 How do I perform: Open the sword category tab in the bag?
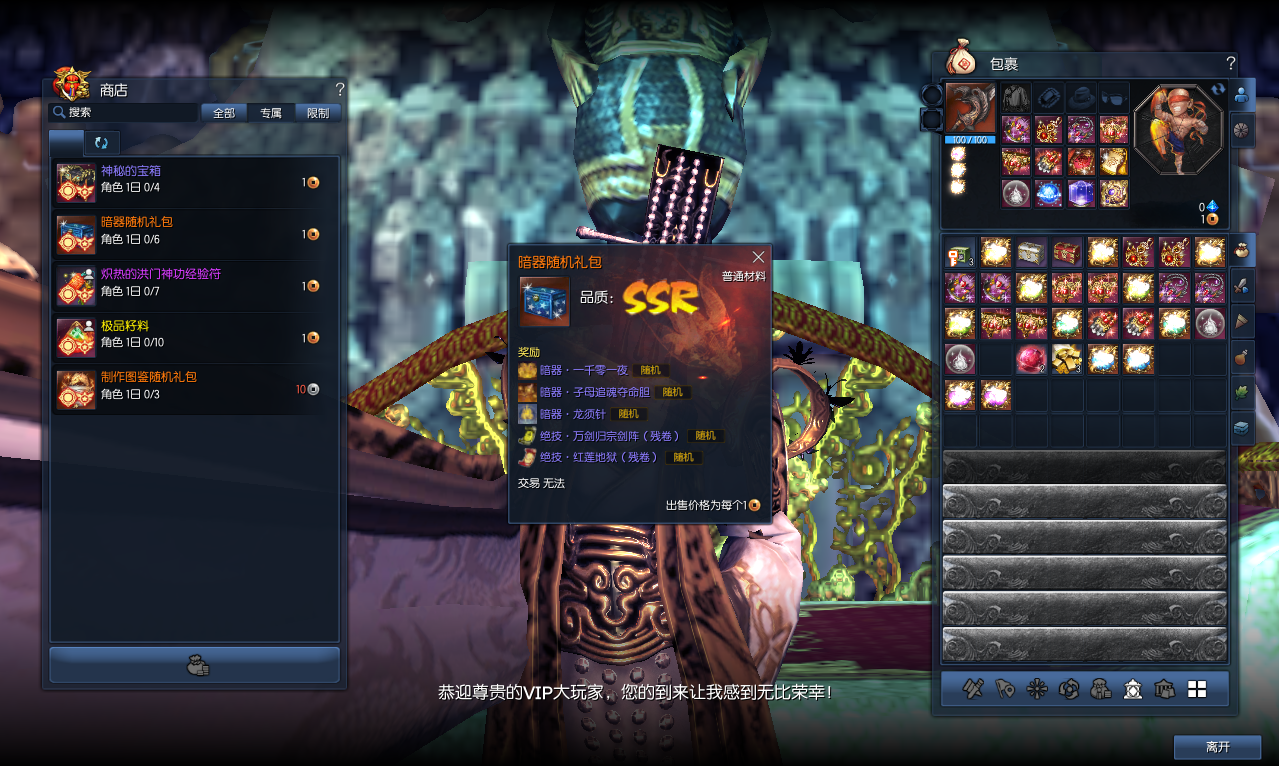1241,285
